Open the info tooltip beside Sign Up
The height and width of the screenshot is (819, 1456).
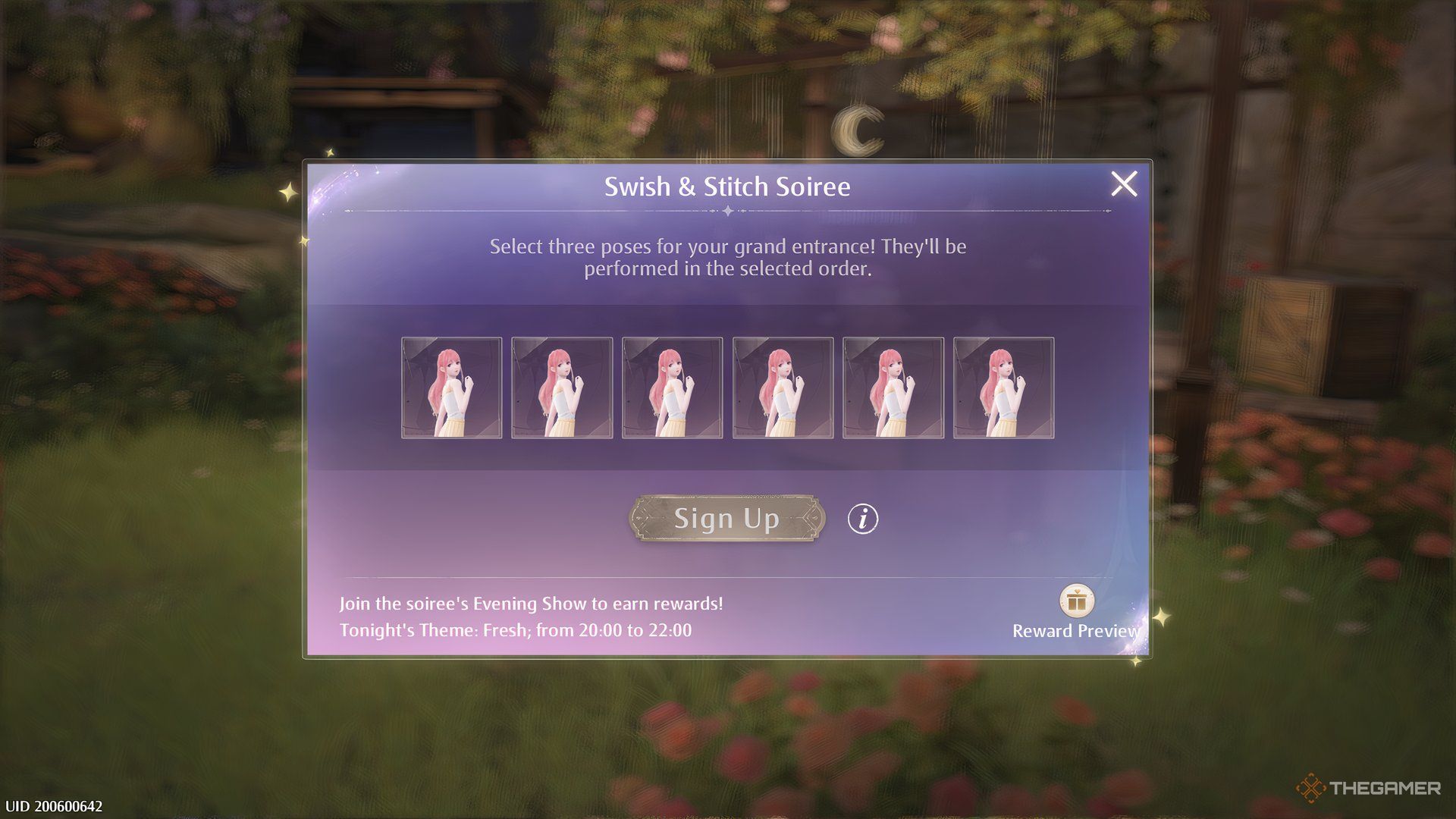point(864,518)
